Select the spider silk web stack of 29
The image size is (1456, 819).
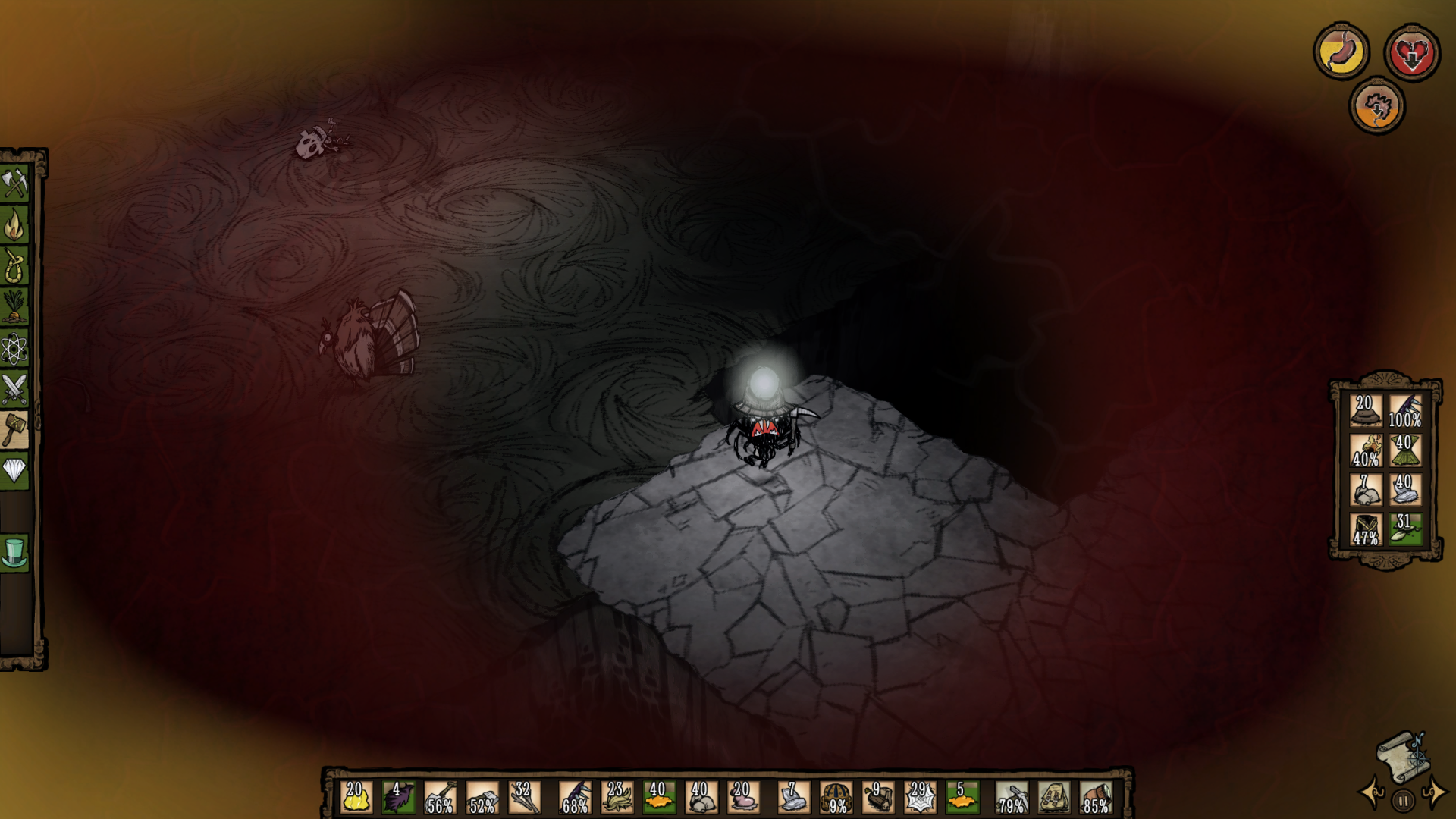coord(919,798)
